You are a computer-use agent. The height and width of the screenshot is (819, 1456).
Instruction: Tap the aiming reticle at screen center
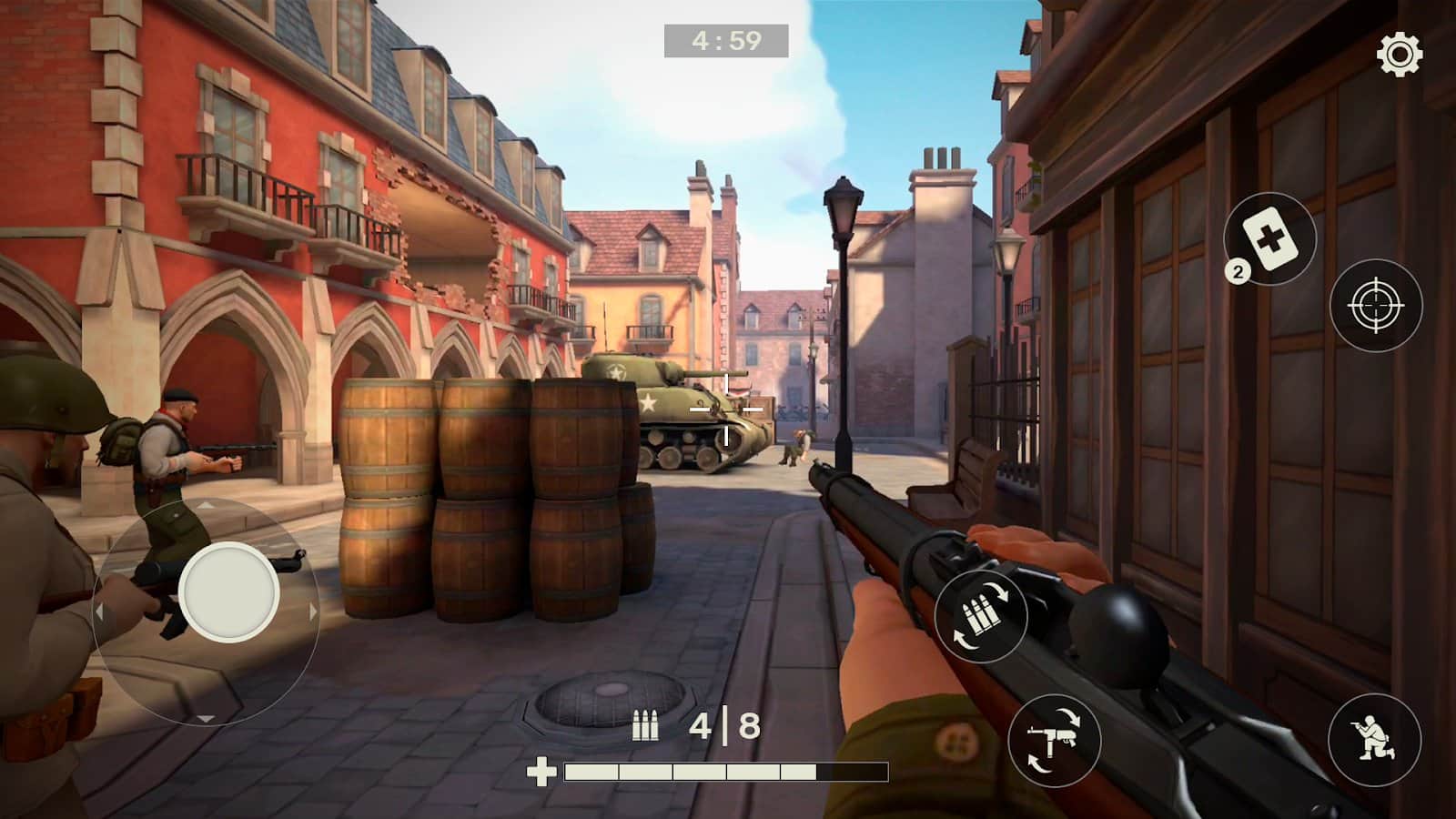pos(728,409)
